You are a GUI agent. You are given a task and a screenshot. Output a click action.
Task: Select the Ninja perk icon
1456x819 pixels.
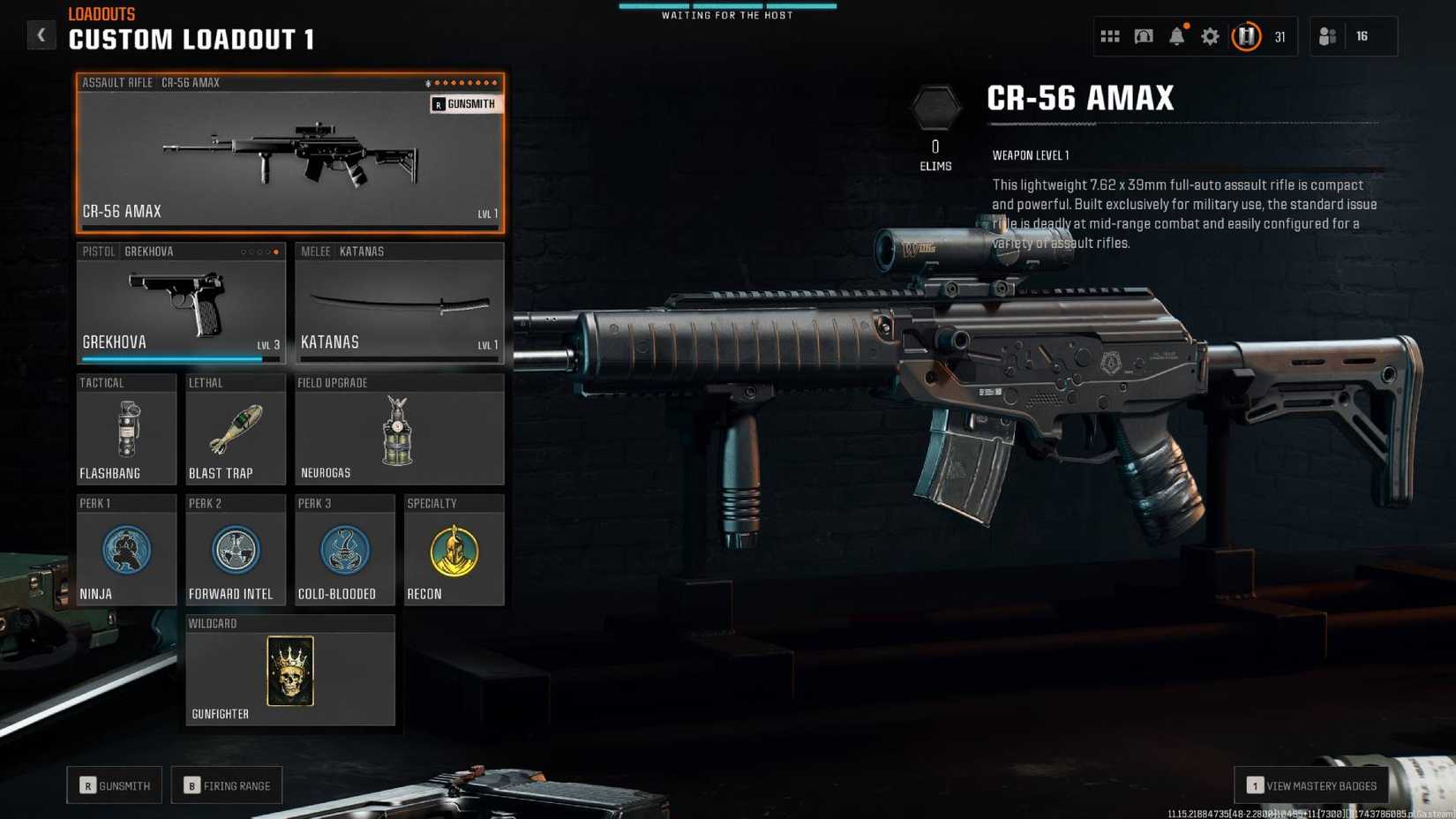coord(126,549)
